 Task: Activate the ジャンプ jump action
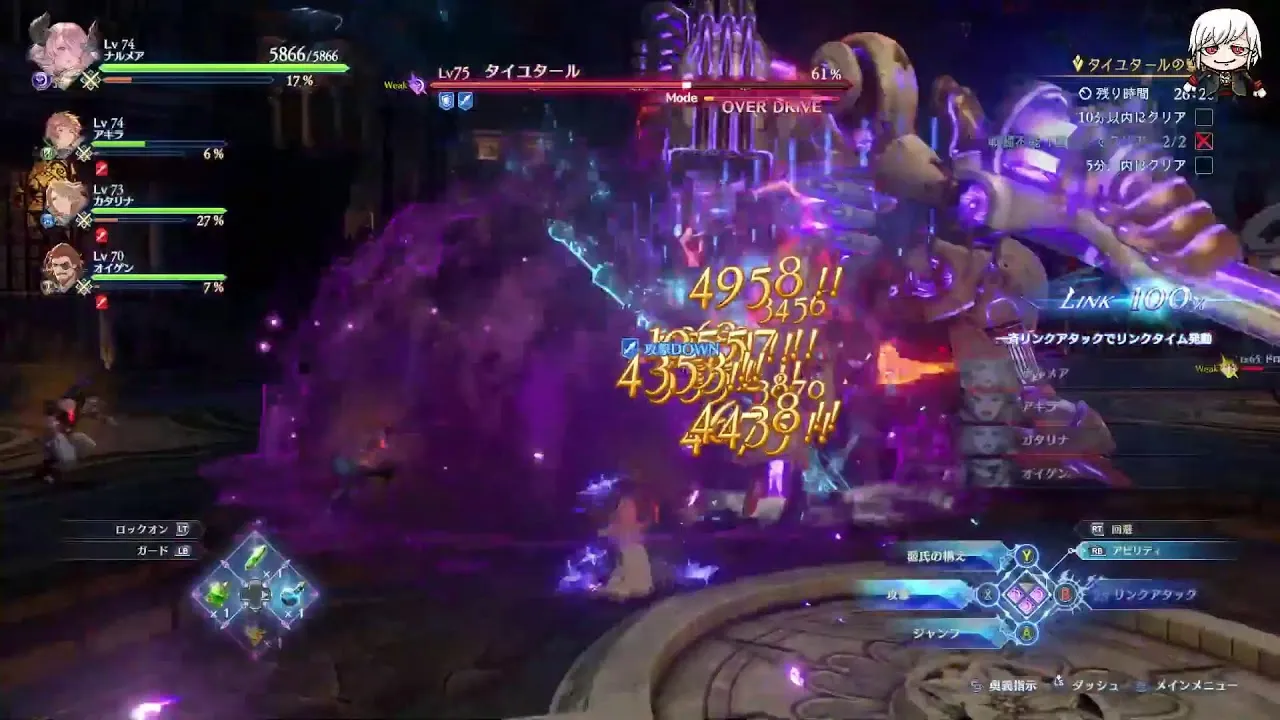(x=938, y=633)
